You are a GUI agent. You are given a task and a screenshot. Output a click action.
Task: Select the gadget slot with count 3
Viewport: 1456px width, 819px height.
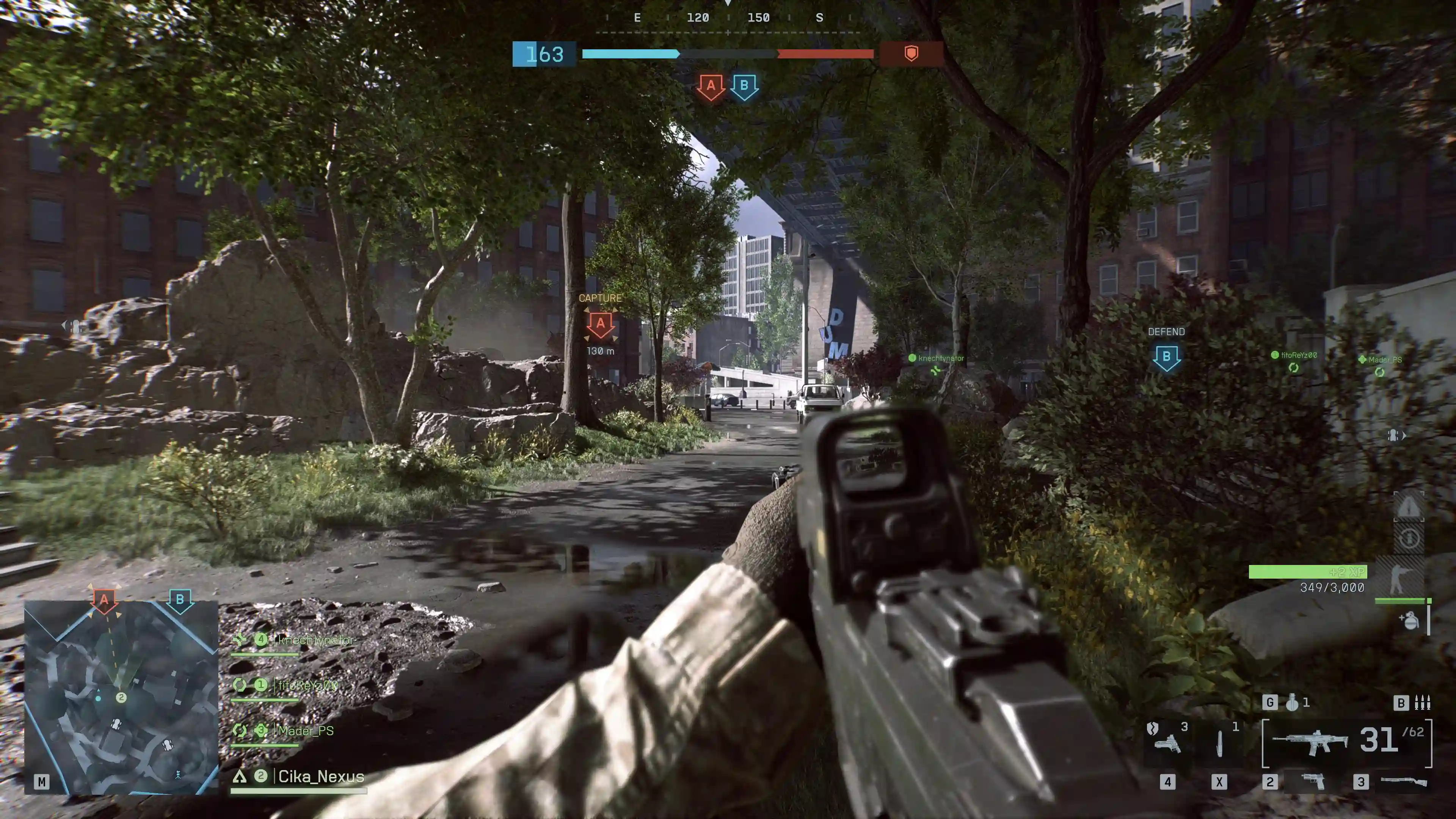[1167, 742]
